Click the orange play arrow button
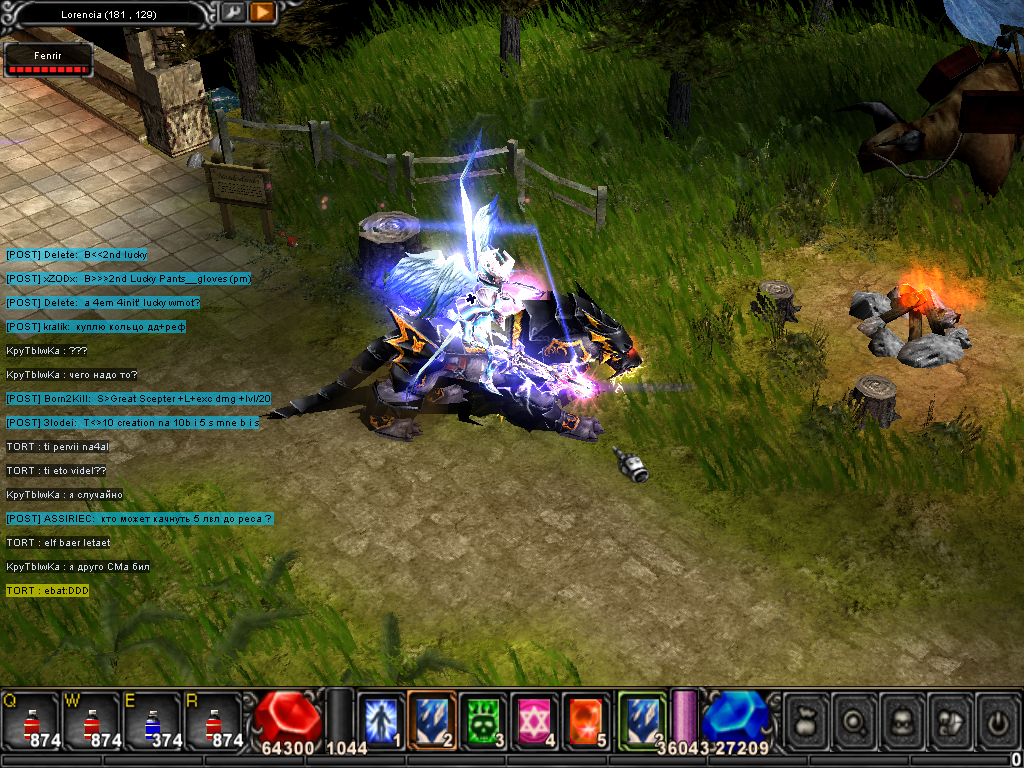Screen dimensions: 1024x768 (262, 12)
